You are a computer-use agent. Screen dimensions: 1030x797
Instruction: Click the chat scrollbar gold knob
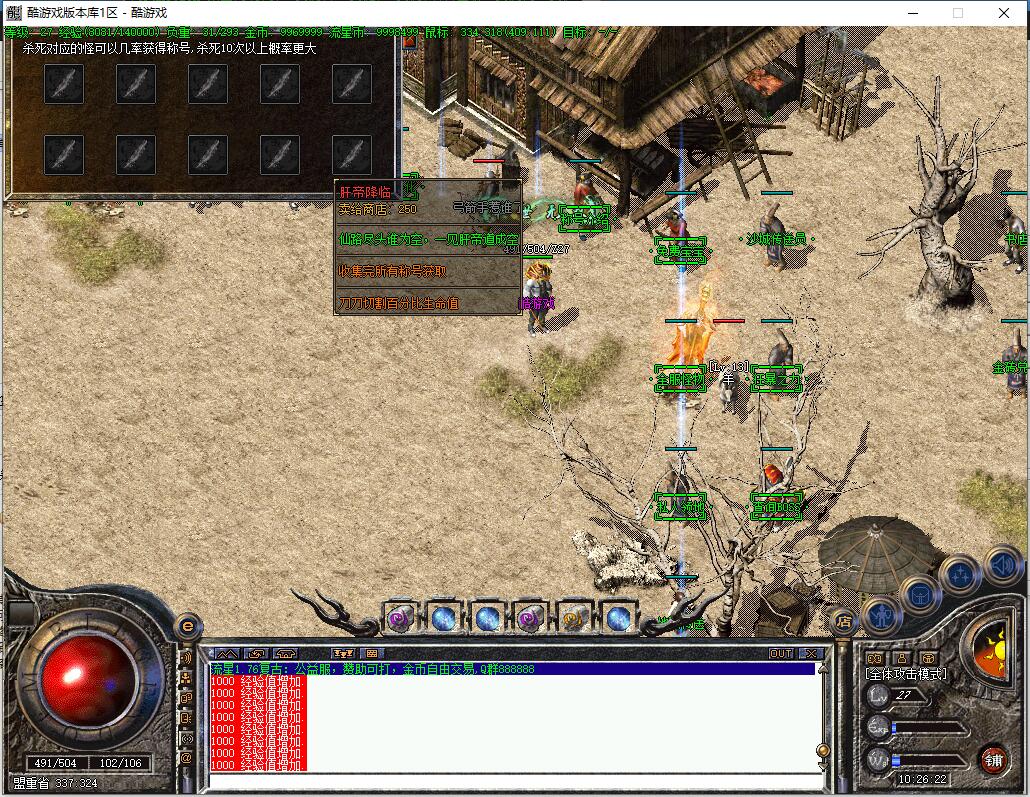(x=822, y=750)
